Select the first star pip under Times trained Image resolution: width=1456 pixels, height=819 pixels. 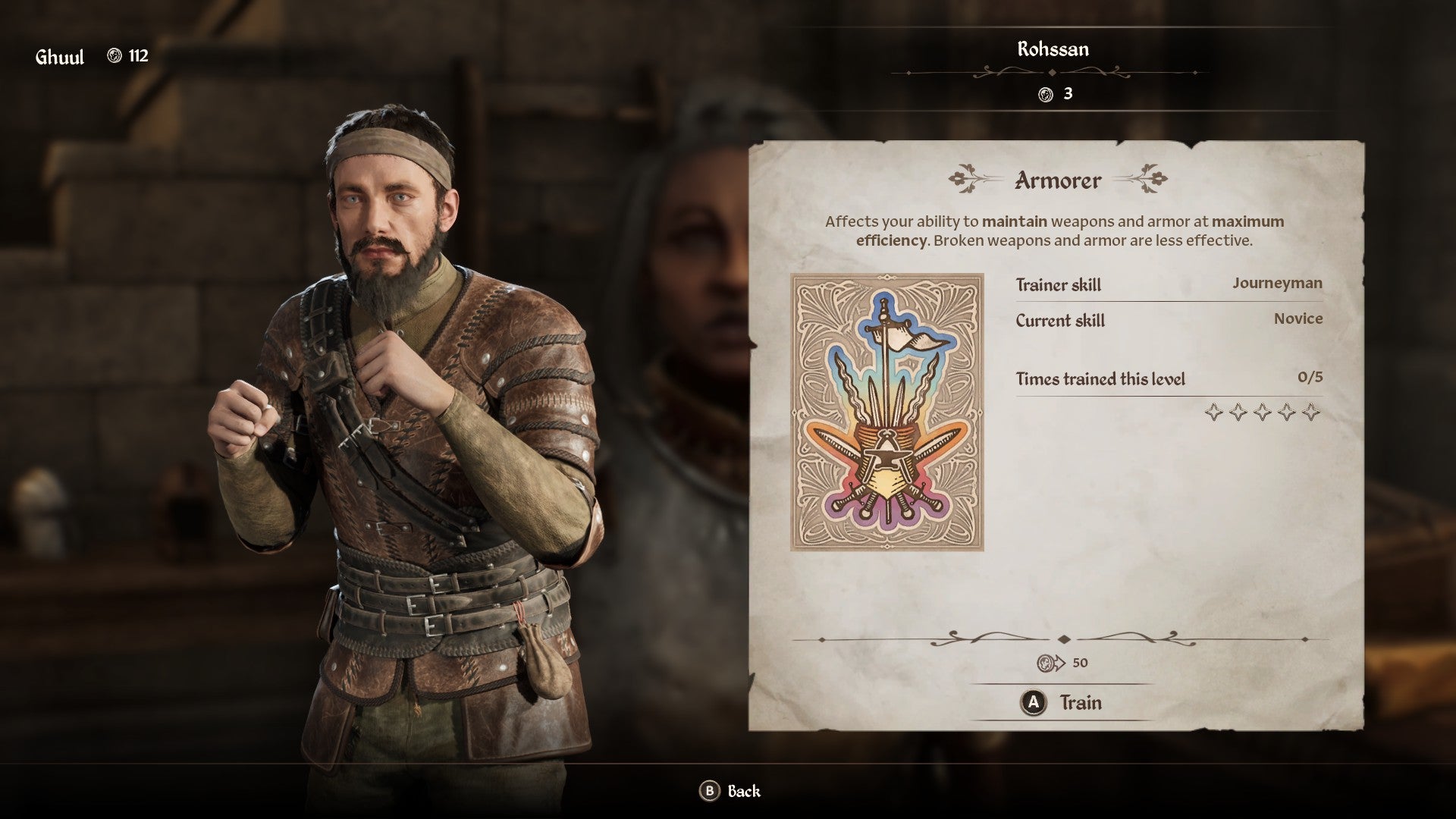click(1214, 411)
